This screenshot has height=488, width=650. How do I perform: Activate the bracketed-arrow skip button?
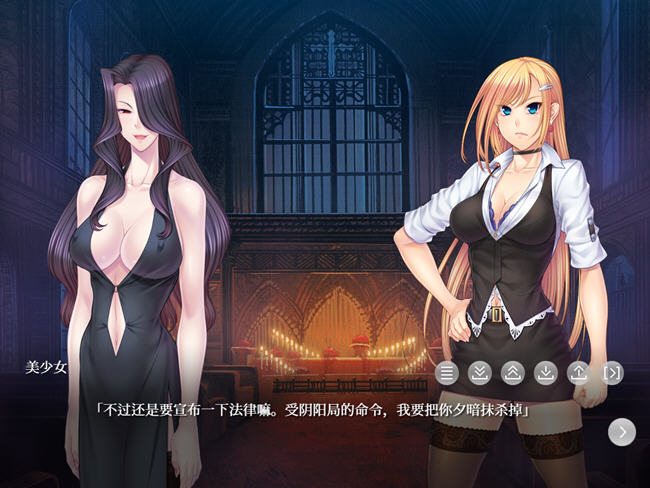pos(611,373)
